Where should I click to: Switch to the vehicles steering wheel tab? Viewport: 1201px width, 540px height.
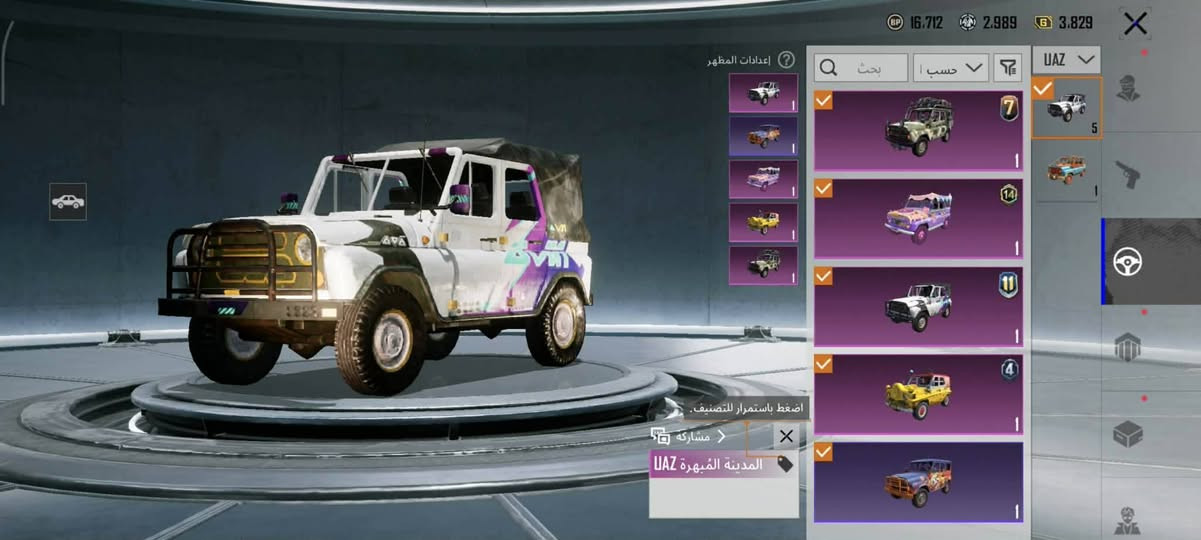(1128, 262)
